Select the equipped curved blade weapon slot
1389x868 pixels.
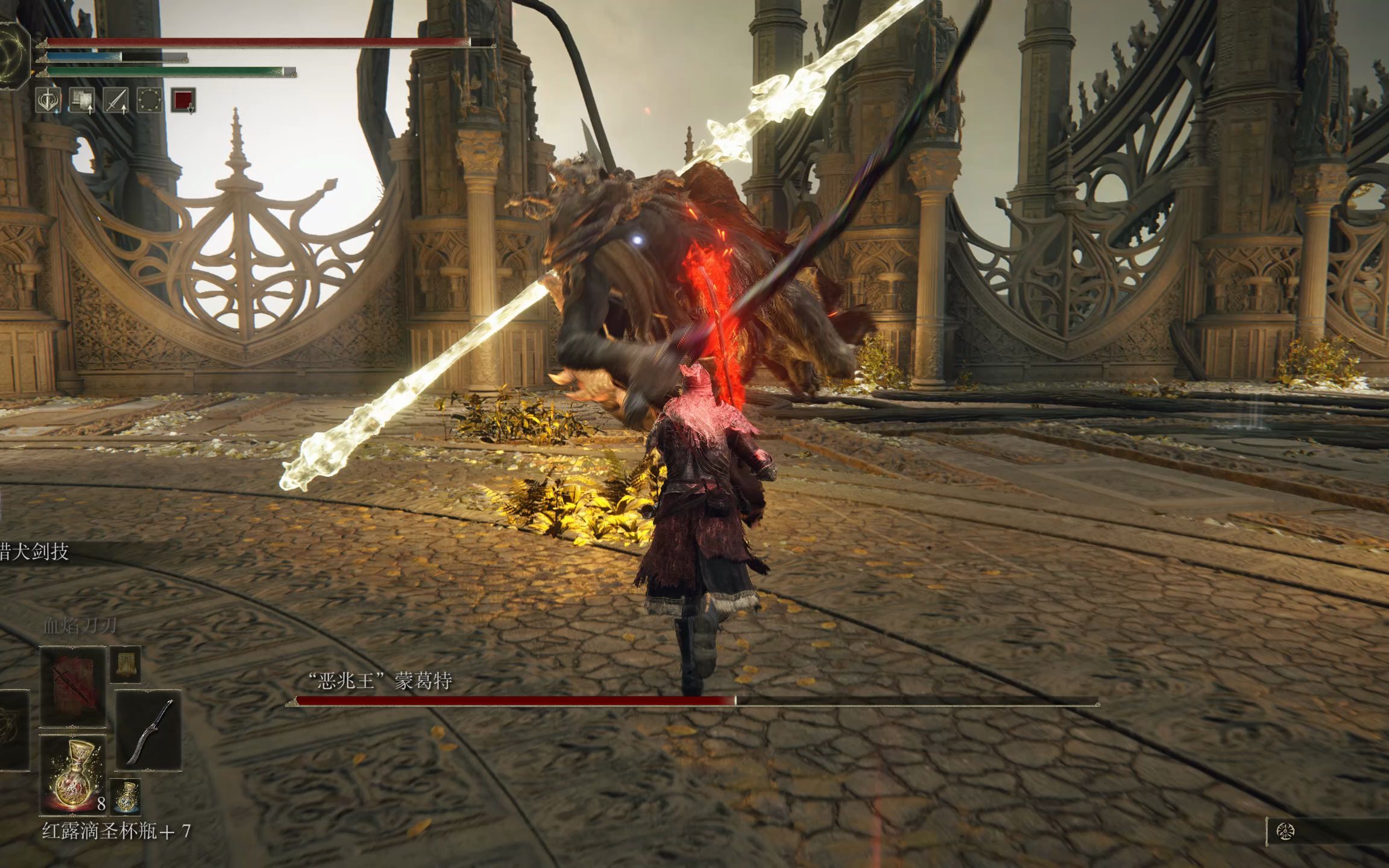[x=148, y=731]
